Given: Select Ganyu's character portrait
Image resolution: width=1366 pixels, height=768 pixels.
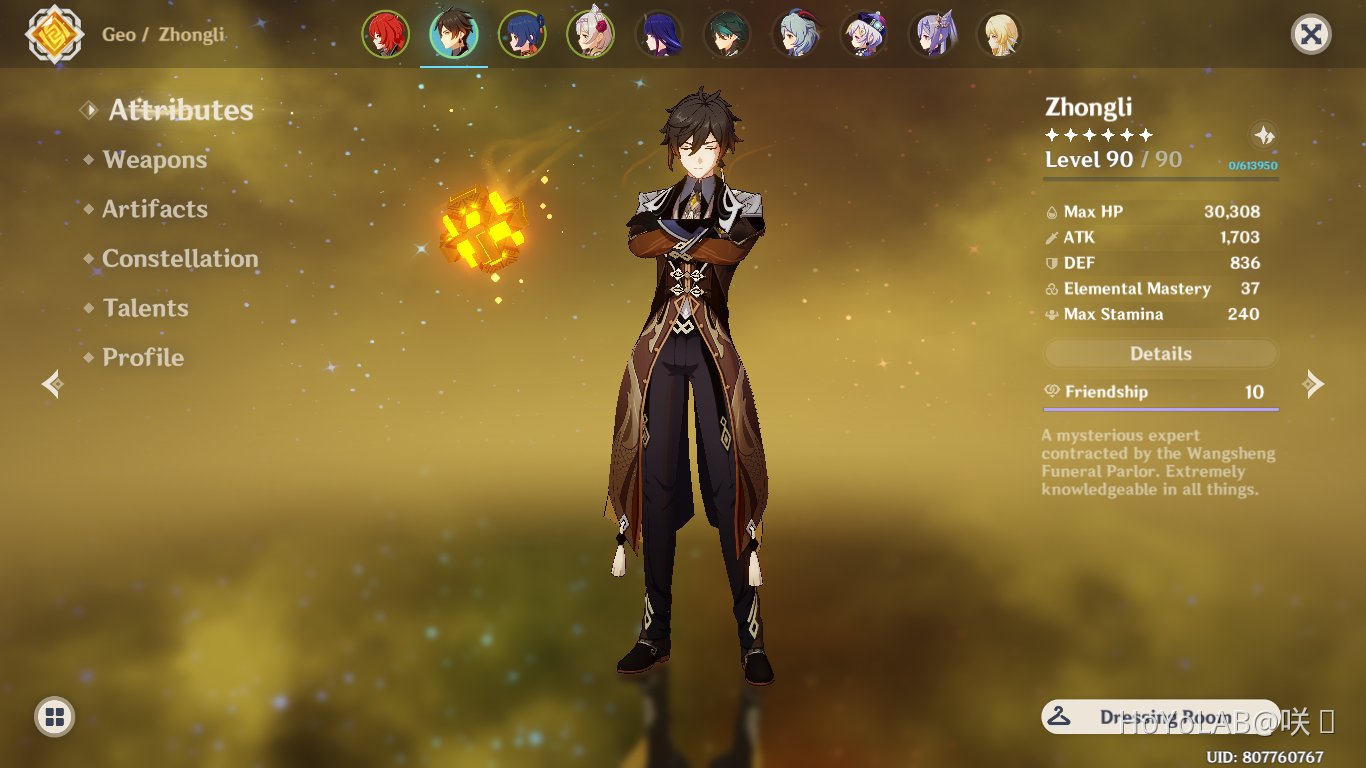Looking at the screenshot, I should pyautogui.click(x=796, y=32).
